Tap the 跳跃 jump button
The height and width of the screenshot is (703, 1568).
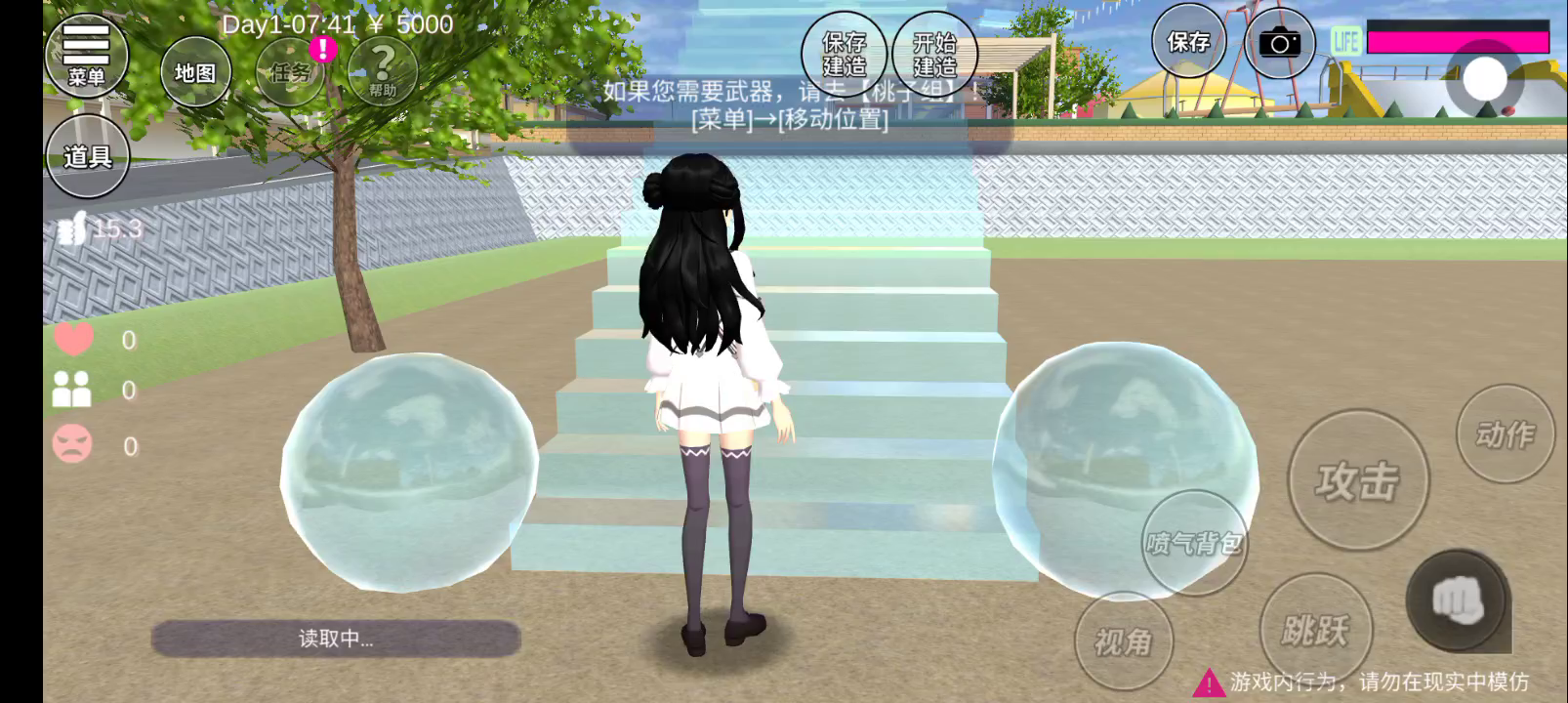1315,630
